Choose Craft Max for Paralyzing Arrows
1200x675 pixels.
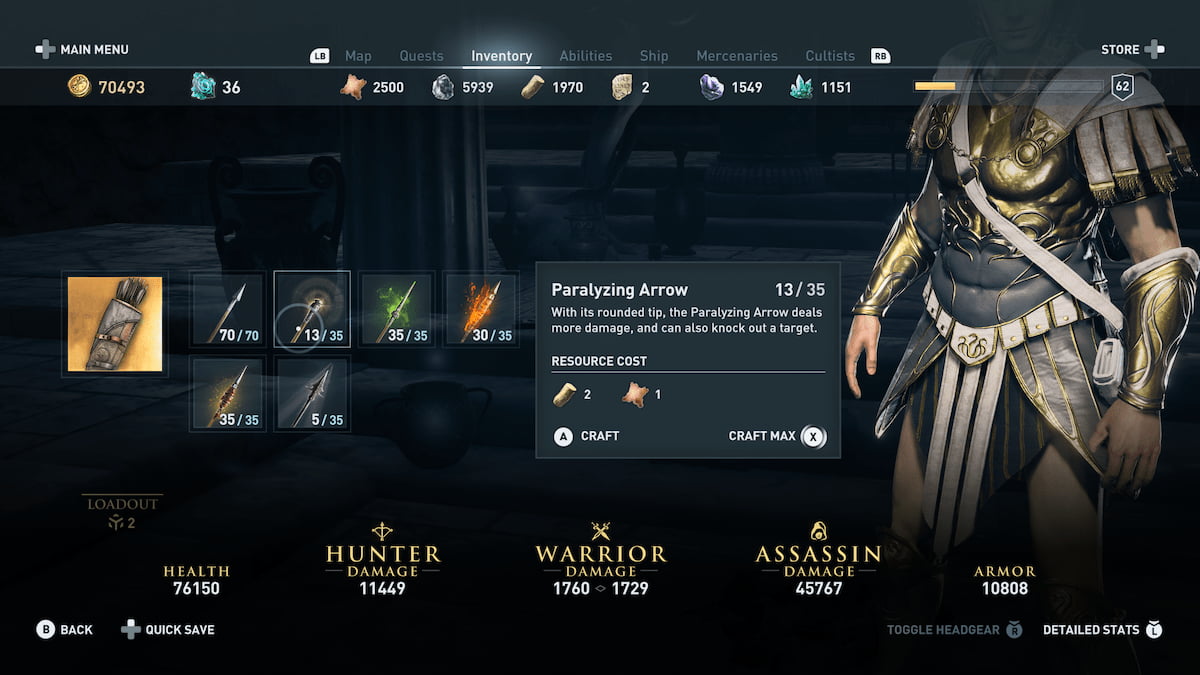click(777, 436)
